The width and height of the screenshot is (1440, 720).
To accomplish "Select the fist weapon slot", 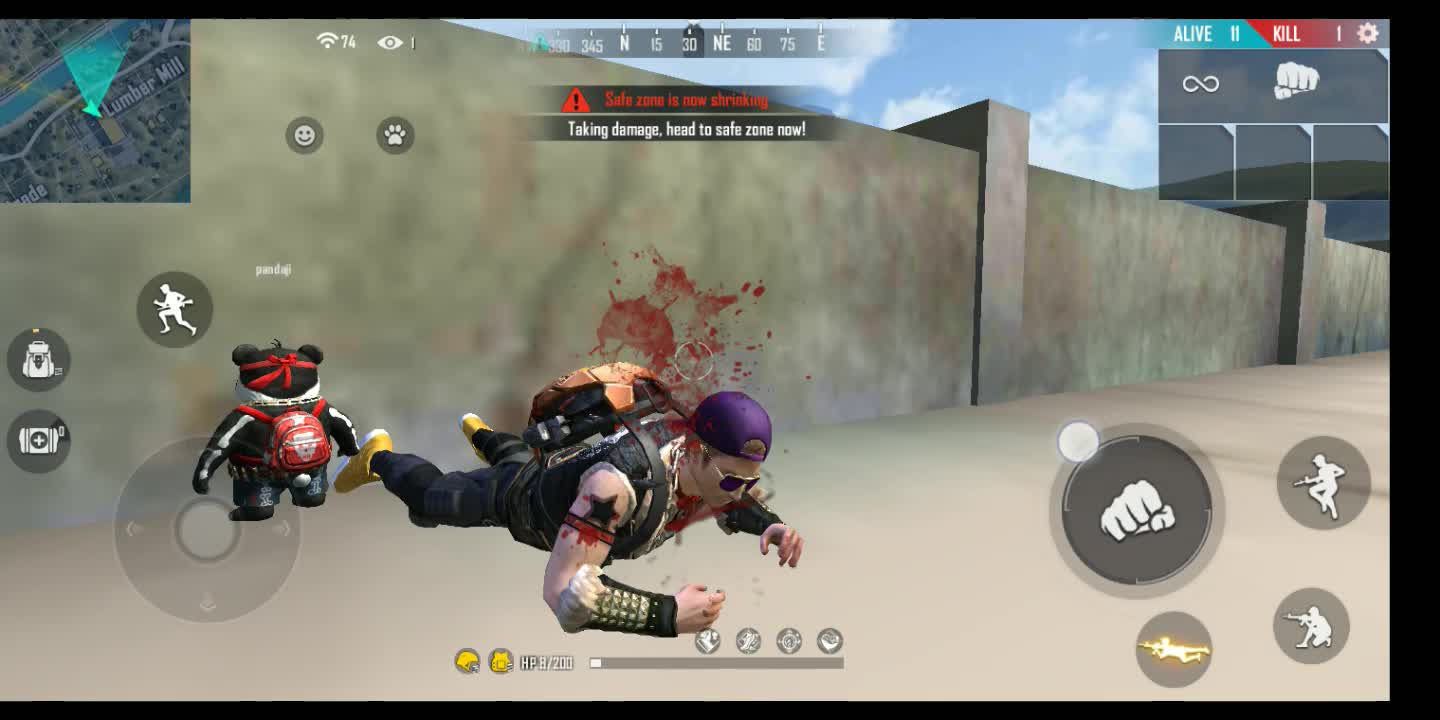I will pos(1296,84).
